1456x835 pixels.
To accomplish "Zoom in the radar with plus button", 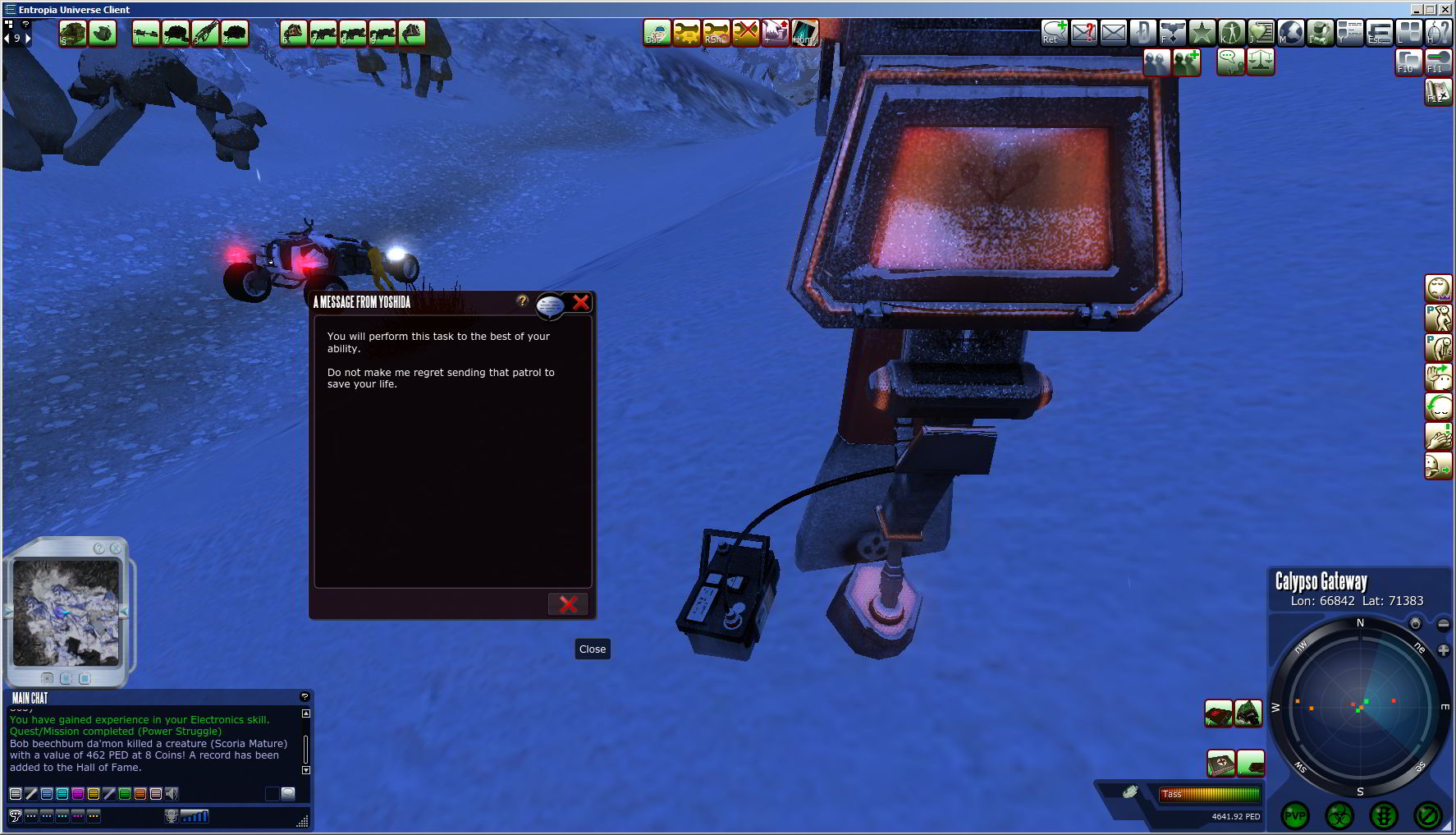I will [x=1444, y=650].
